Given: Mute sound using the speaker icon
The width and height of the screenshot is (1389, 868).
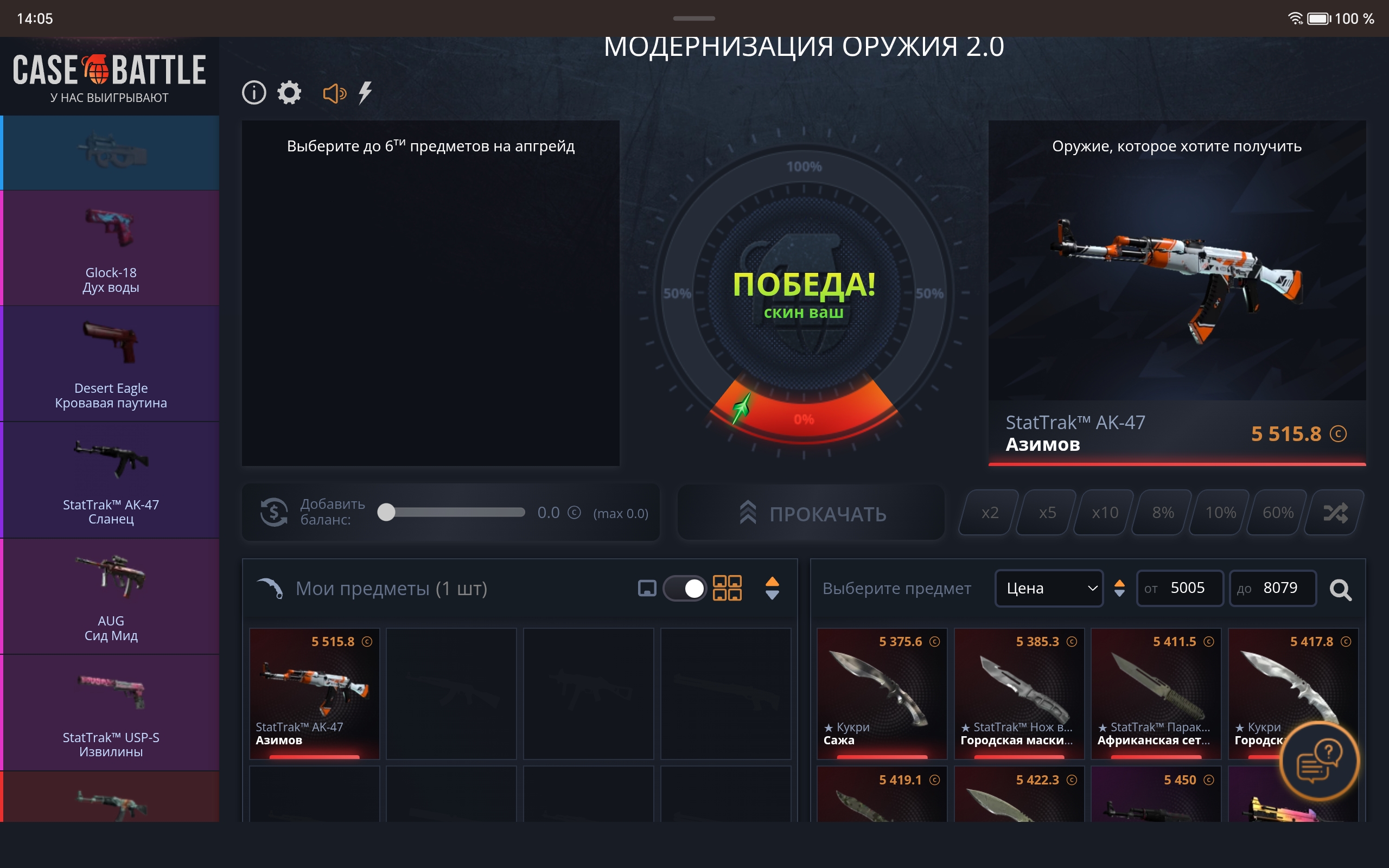Looking at the screenshot, I should tap(335, 92).
